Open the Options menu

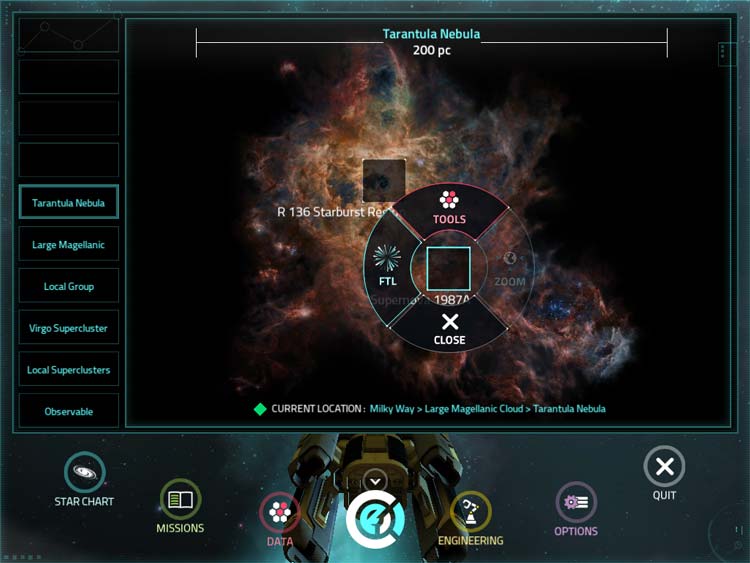576,507
